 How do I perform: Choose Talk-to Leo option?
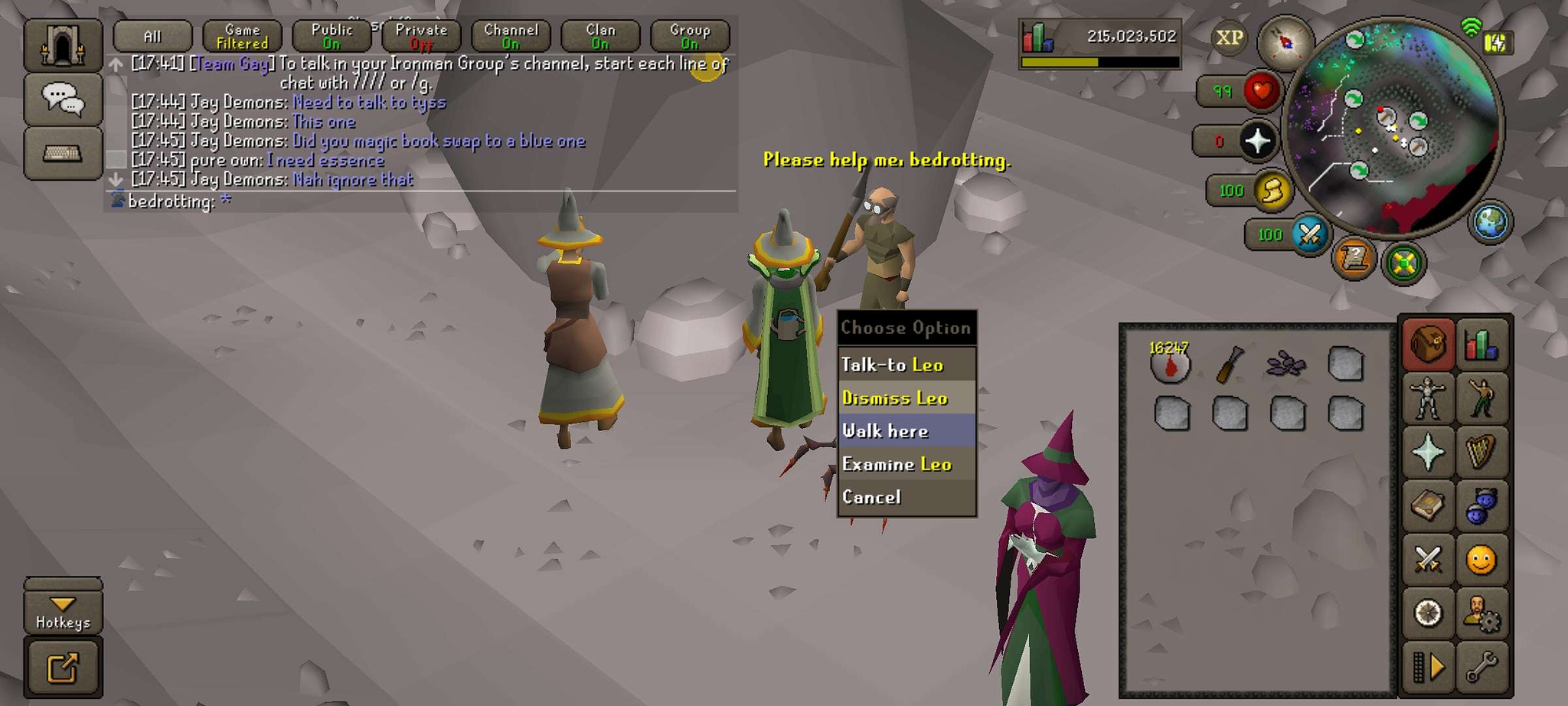point(906,364)
